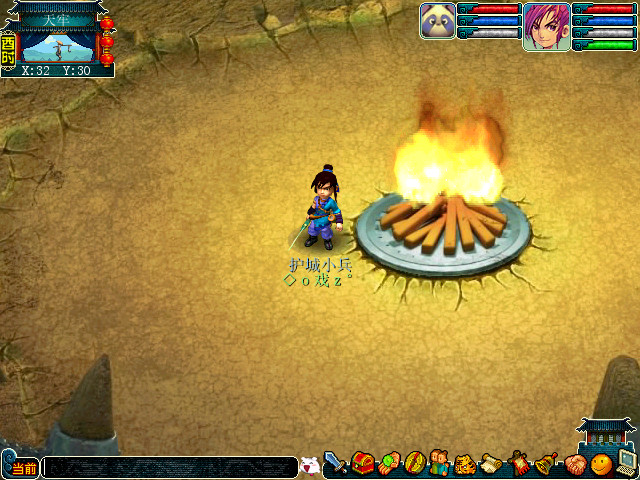The width and height of the screenshot is (640, 480).
Task: Click the red lanterns beside the minimap
Action: coord(107,40)
